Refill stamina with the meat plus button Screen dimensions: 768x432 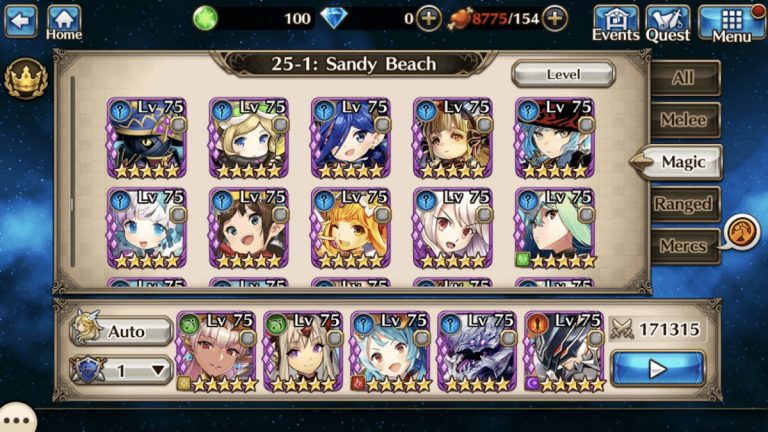click(x=555, y=18)
